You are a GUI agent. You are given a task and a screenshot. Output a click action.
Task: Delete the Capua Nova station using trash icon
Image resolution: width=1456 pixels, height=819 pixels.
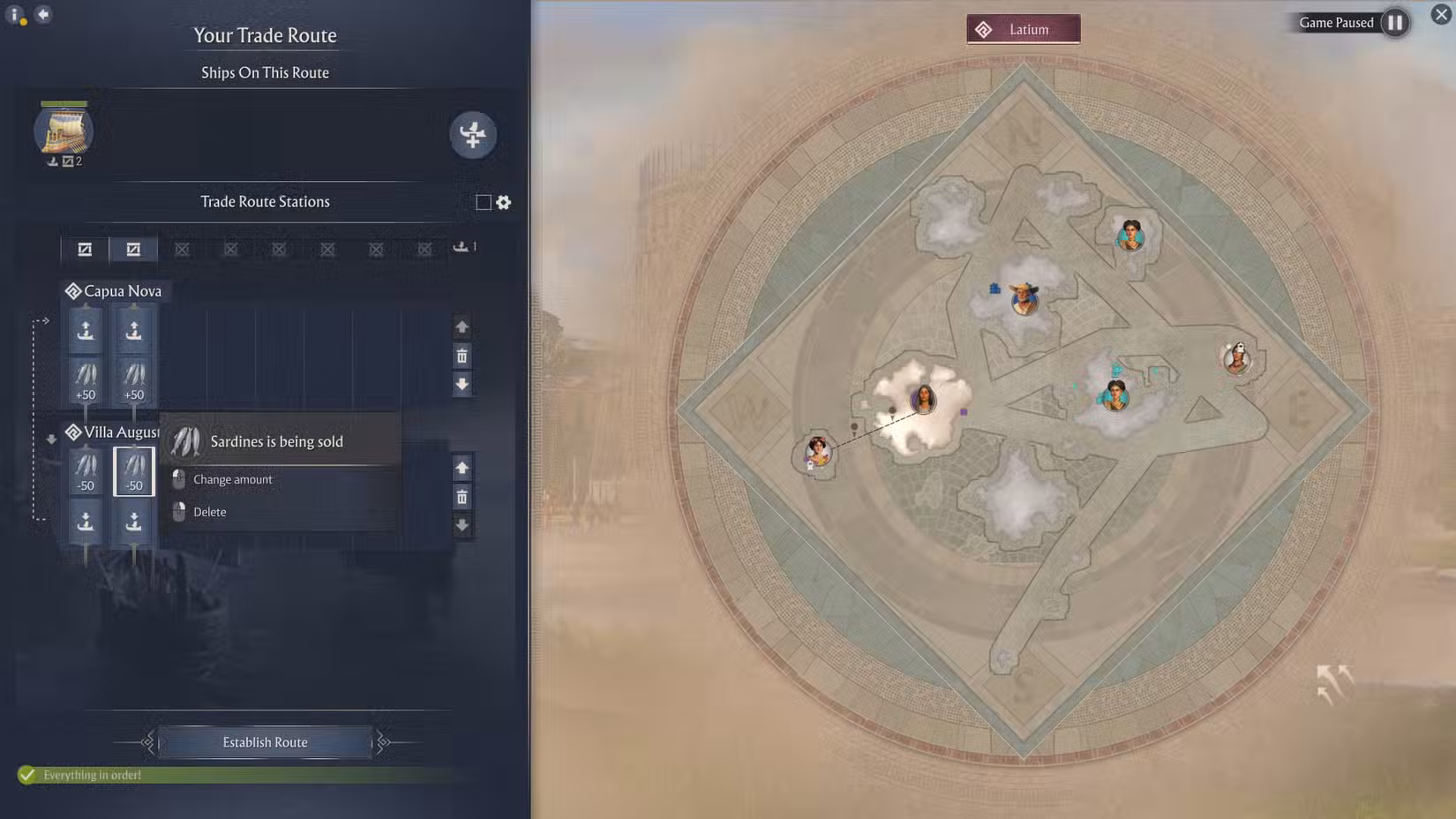coord(462,356)
